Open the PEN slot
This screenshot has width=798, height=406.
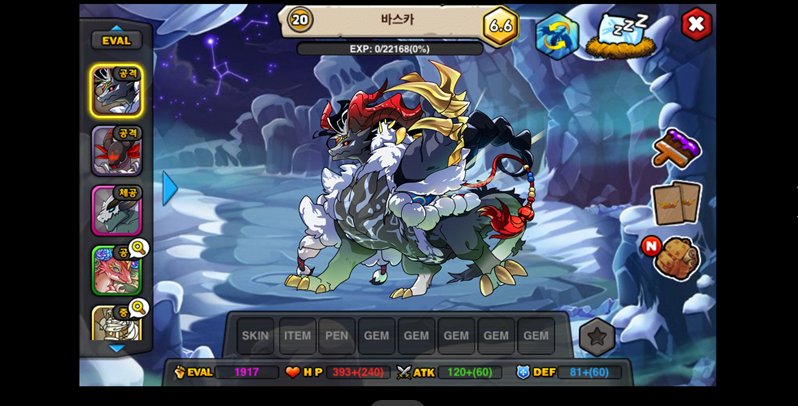(337, 336)
